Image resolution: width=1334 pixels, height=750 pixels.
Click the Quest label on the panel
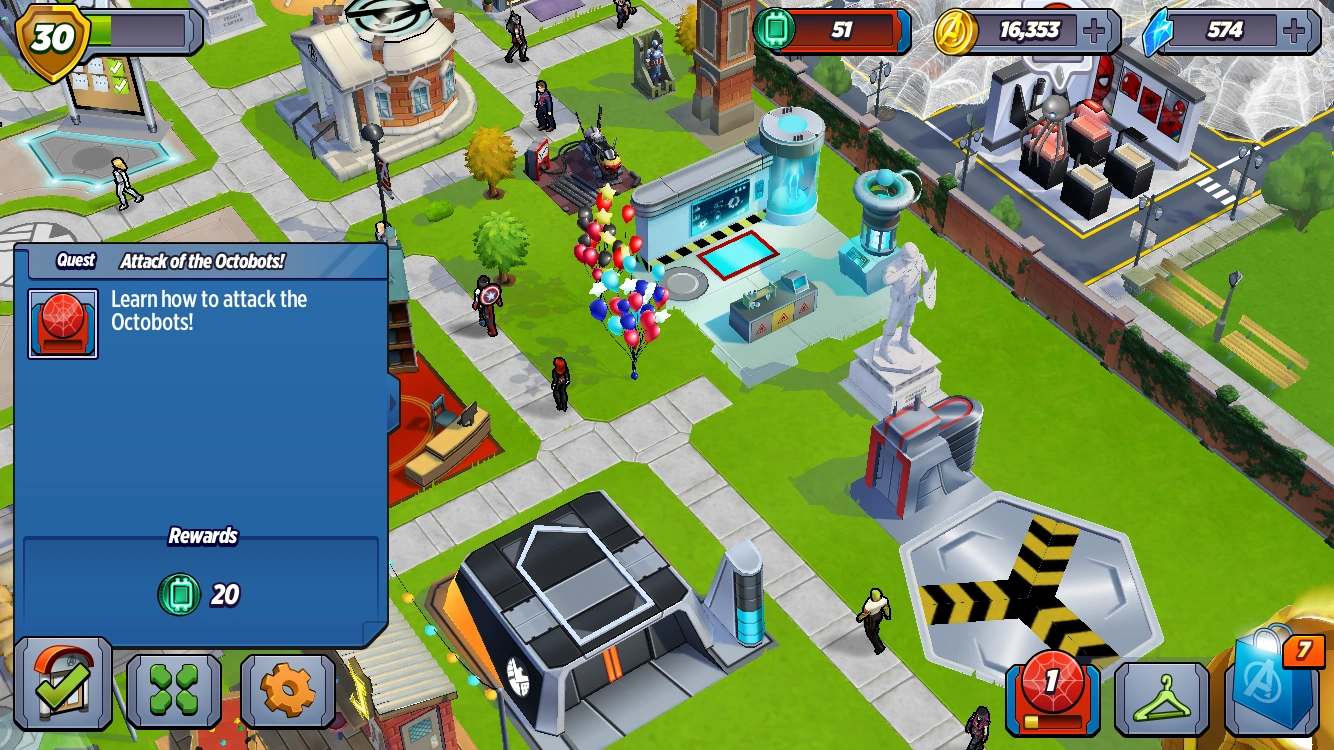tap(74, 260)
